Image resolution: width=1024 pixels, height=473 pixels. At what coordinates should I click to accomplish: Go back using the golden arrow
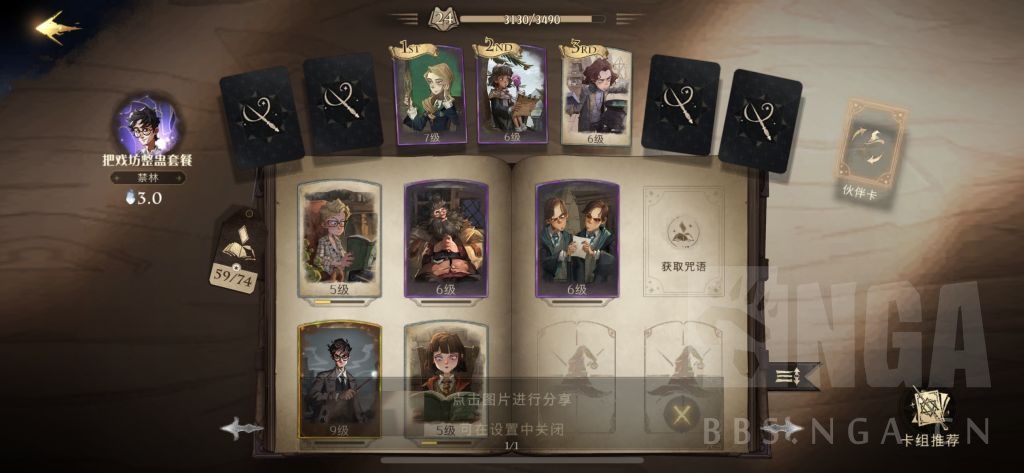pyautogui.click(x=58, y=27)
